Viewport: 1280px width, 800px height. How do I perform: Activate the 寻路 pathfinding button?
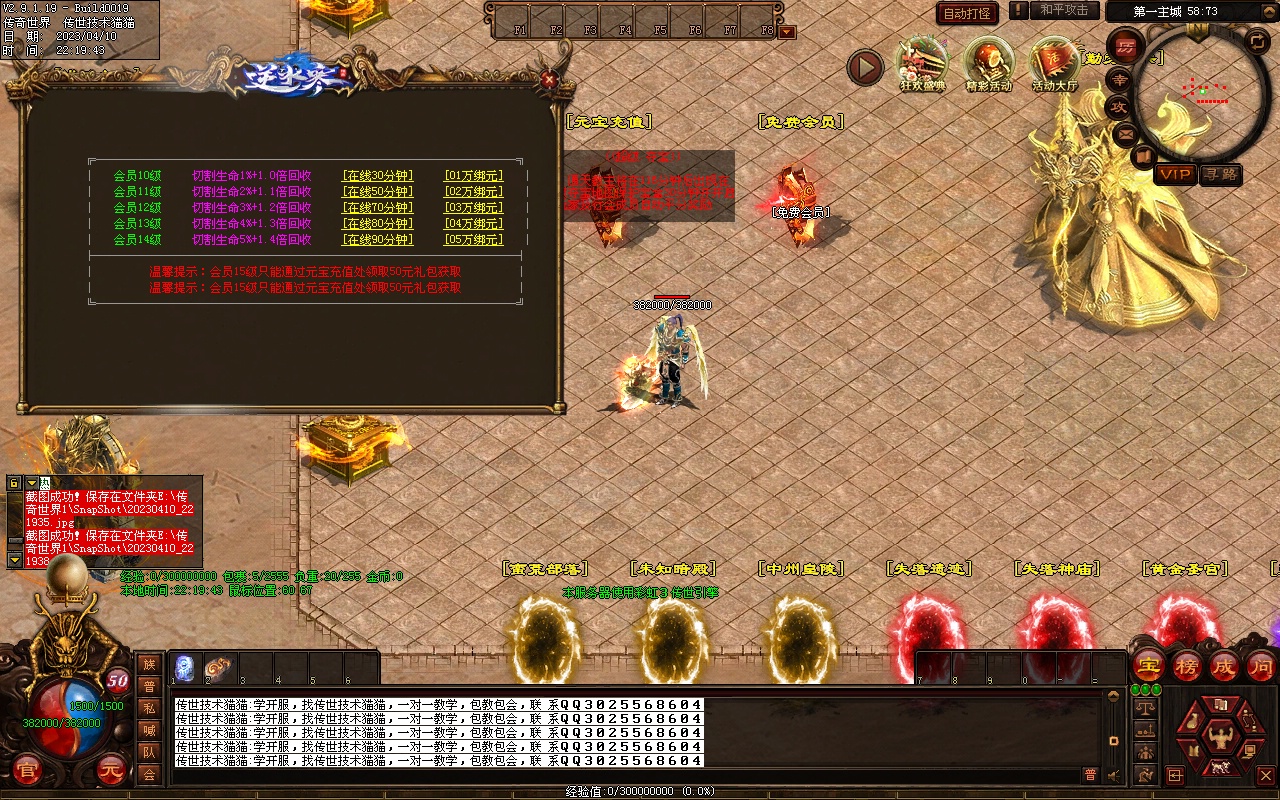(x=1220, y=175)
